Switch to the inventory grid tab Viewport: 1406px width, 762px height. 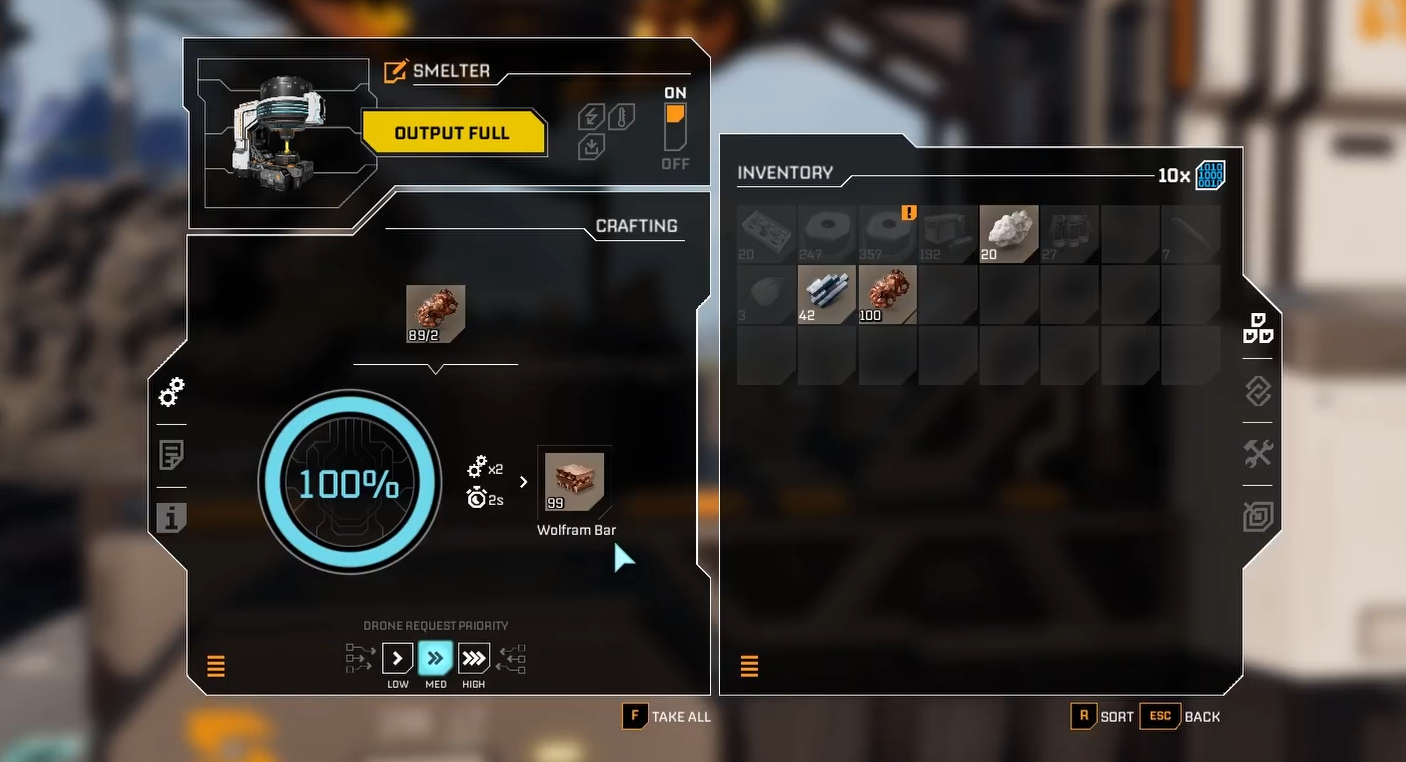click(x=1257, y=328)
